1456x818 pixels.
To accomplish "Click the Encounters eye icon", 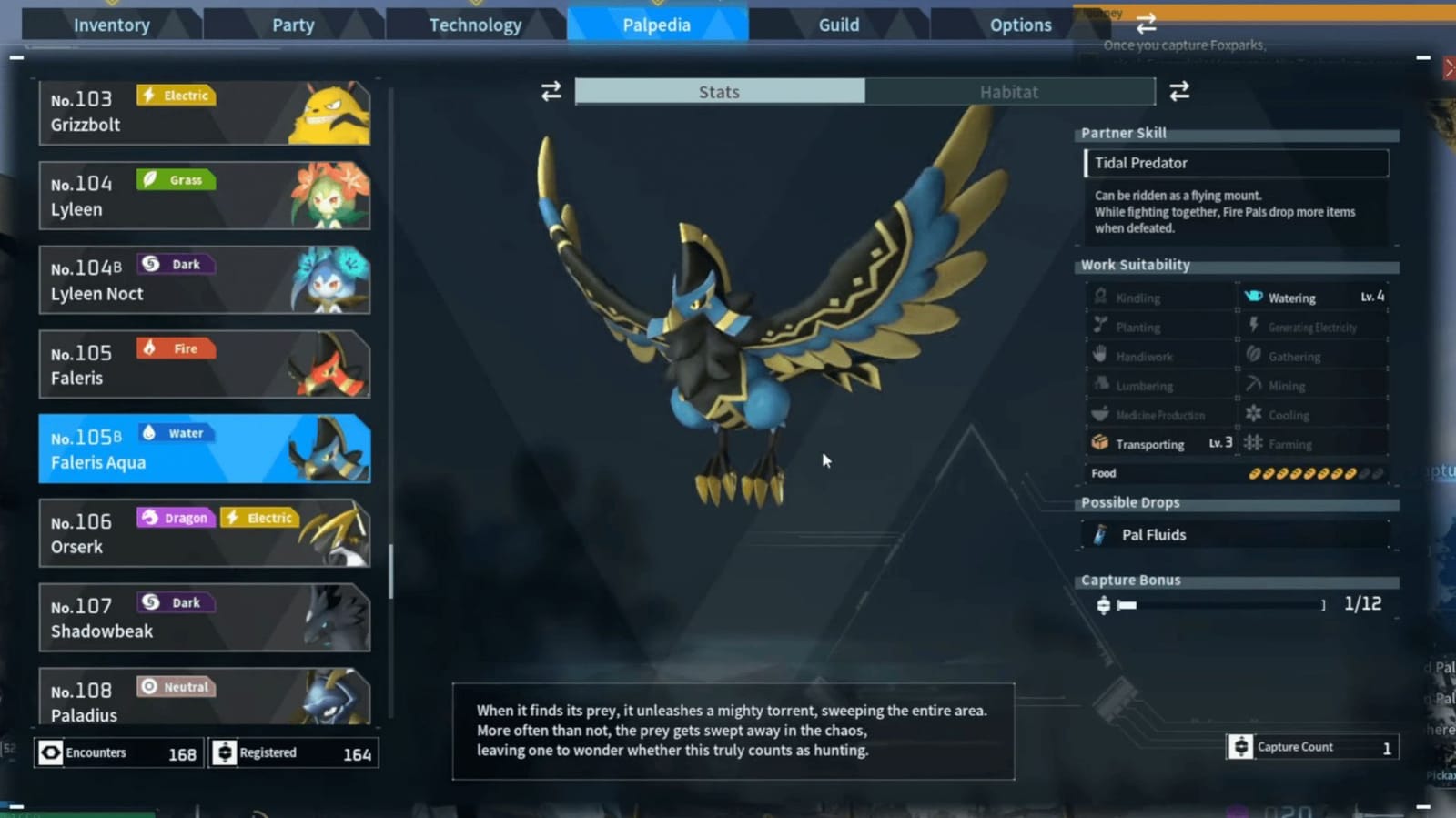I will coord(49,752).
